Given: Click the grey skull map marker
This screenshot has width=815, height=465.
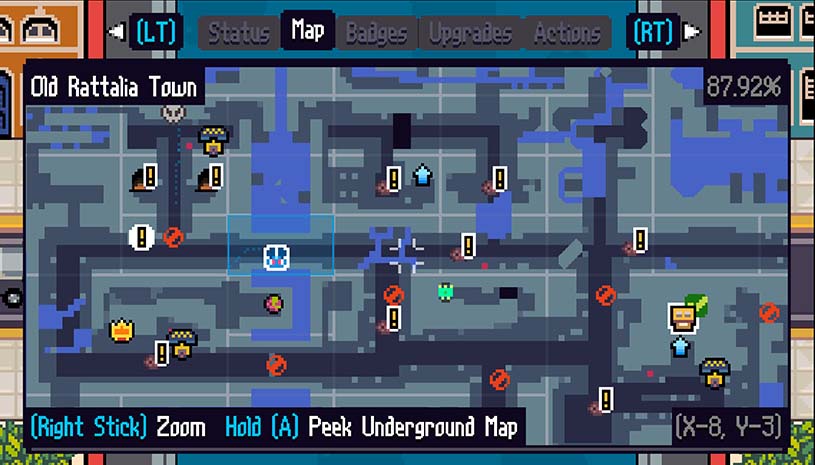Looking at the screenshot, I should pyautogui.click(x=173, y=113).
